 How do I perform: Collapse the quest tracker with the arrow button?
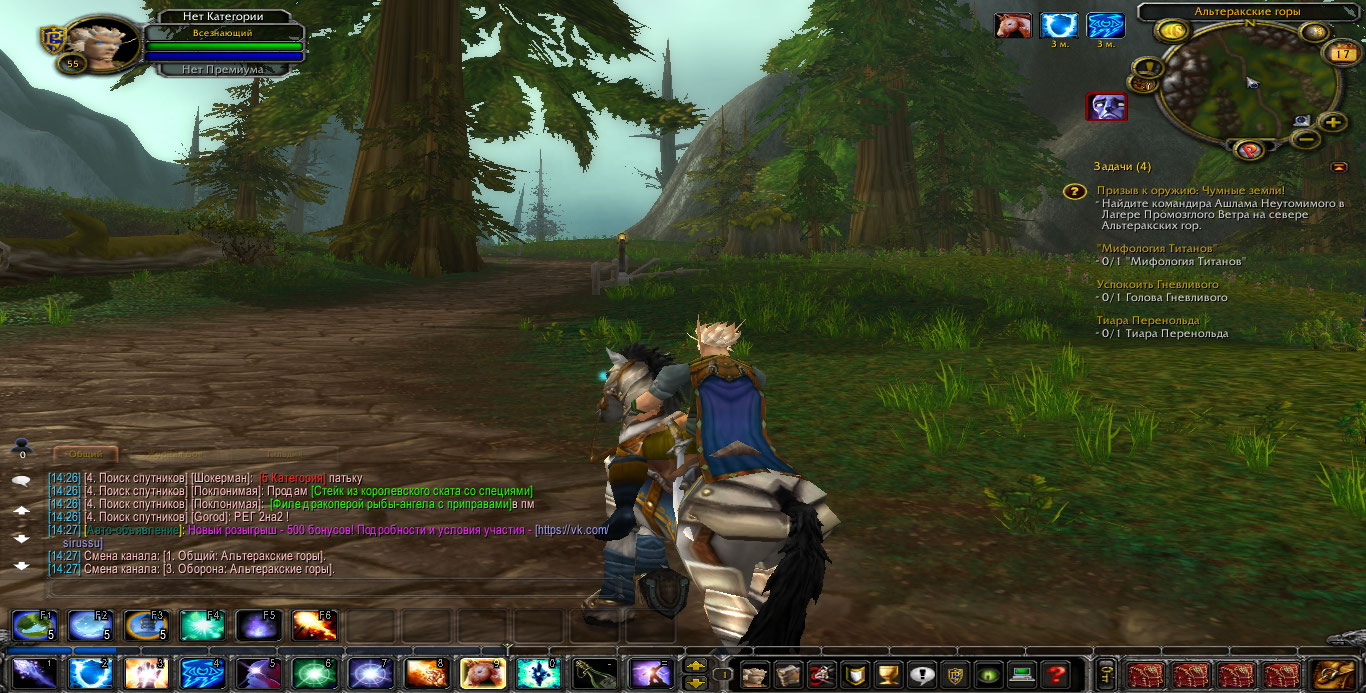[1338, 167]
